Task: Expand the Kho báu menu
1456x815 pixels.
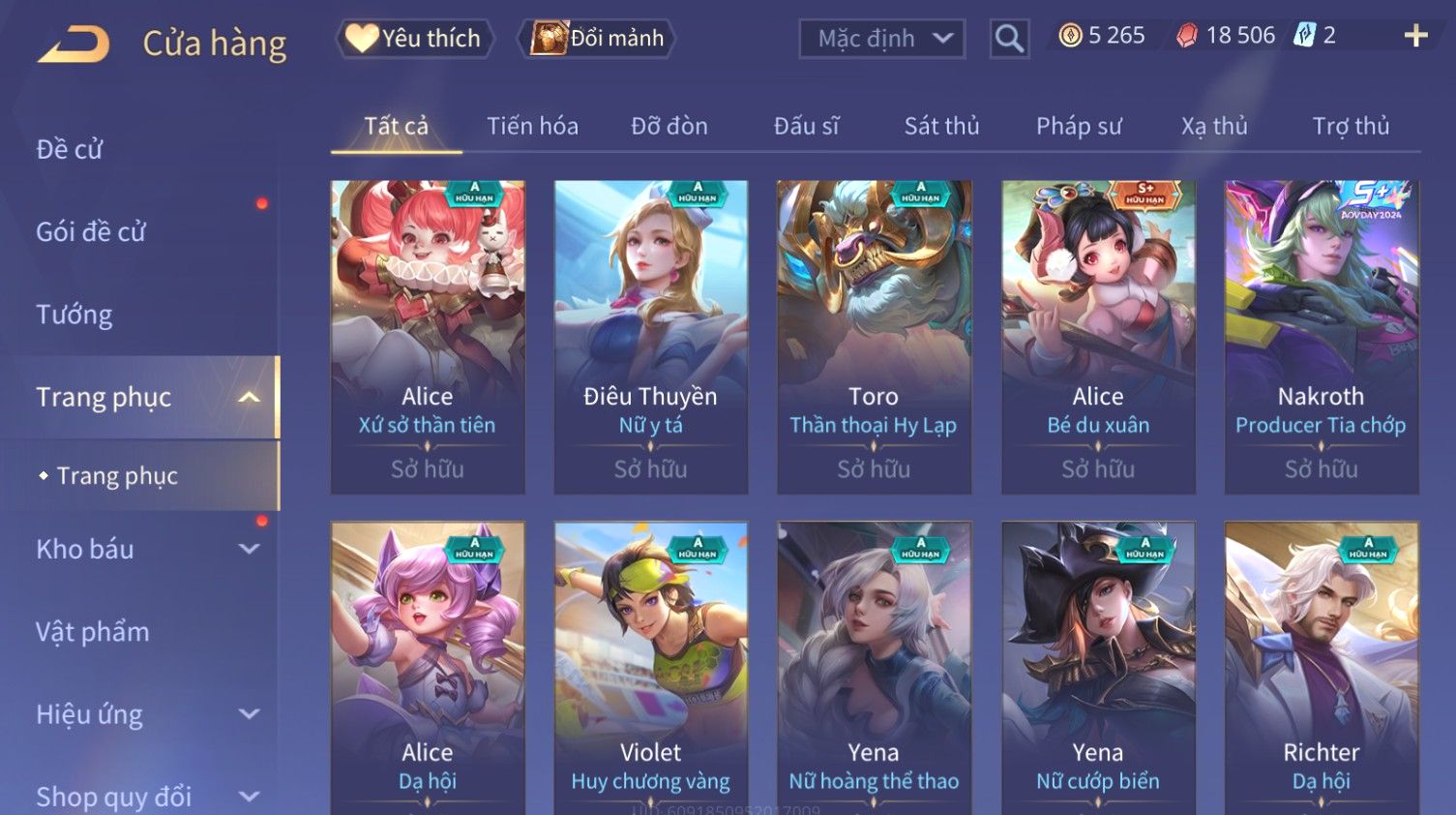Action: (x=145, y=549)
